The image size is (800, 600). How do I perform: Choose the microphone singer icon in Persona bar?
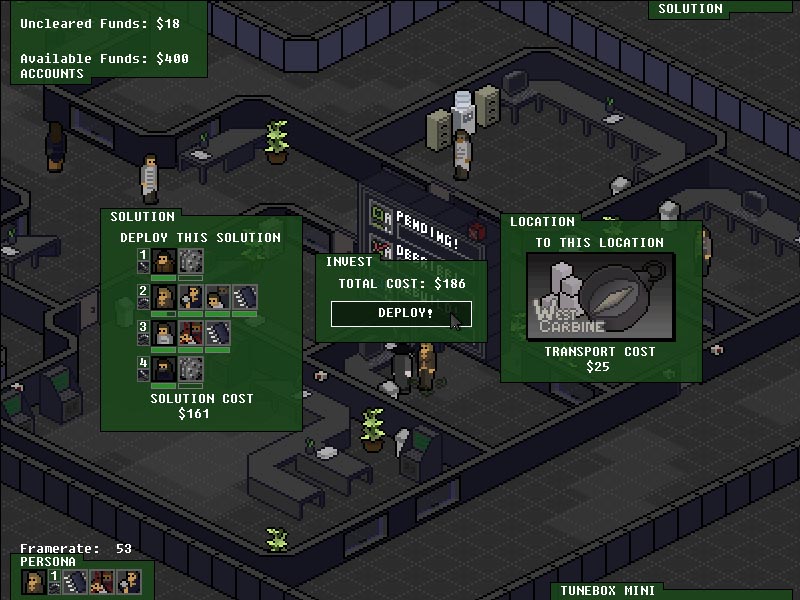128,582
